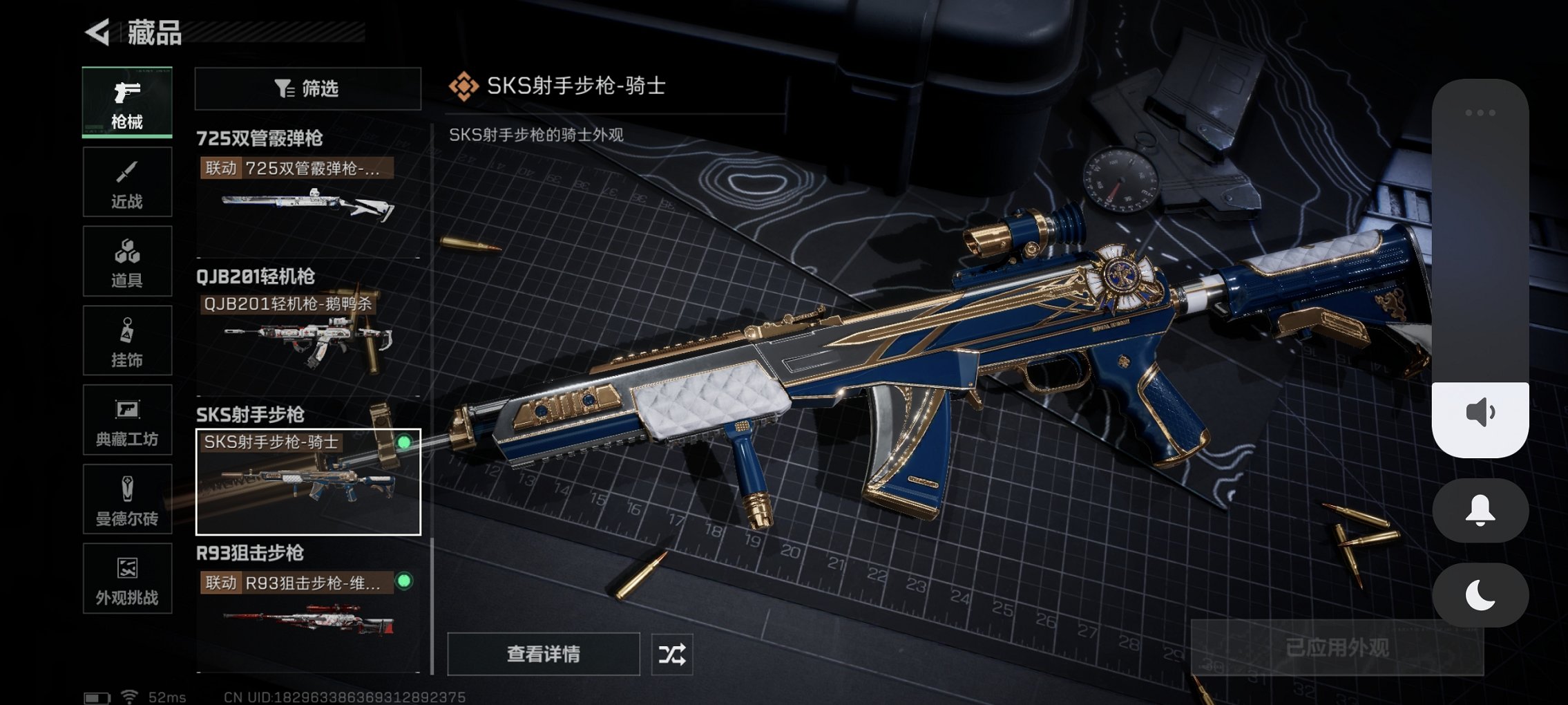Open the 筛选 filter panel

(x=307, y=88)
